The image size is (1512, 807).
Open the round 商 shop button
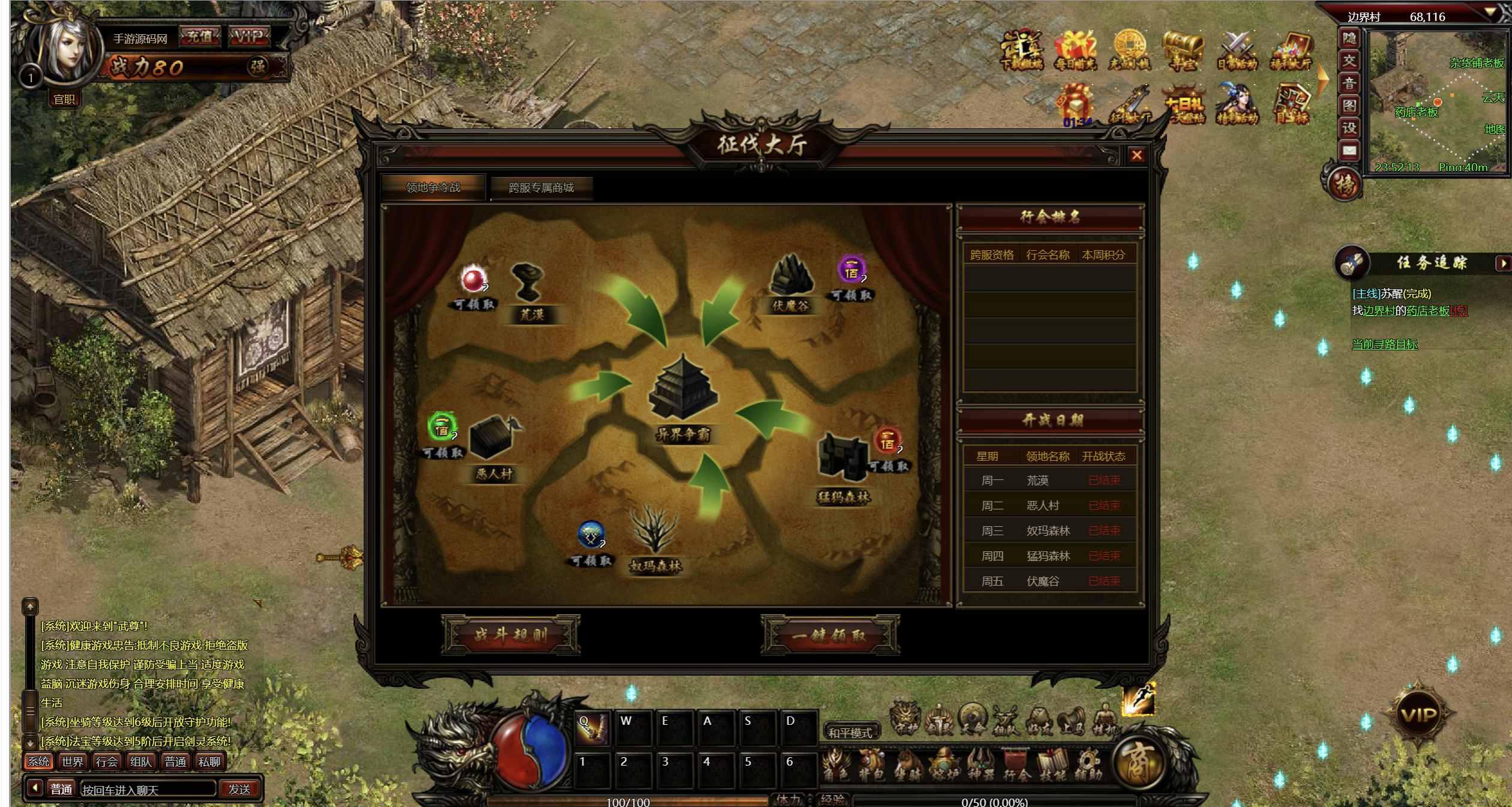pyautogui.click(x=1138, y=763)
